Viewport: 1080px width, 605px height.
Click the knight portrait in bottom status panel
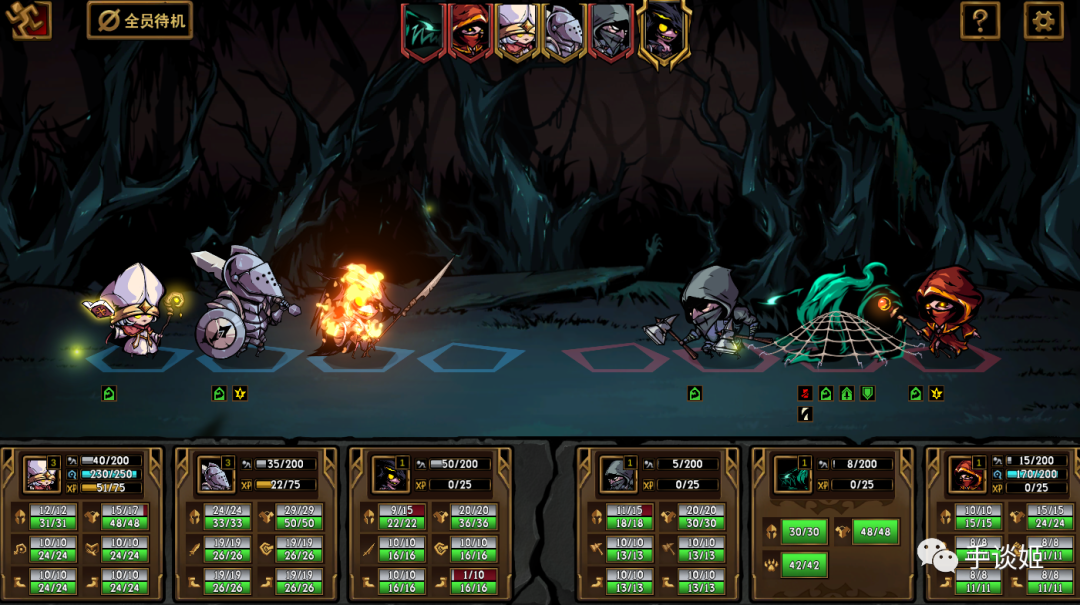click(216, 474)
